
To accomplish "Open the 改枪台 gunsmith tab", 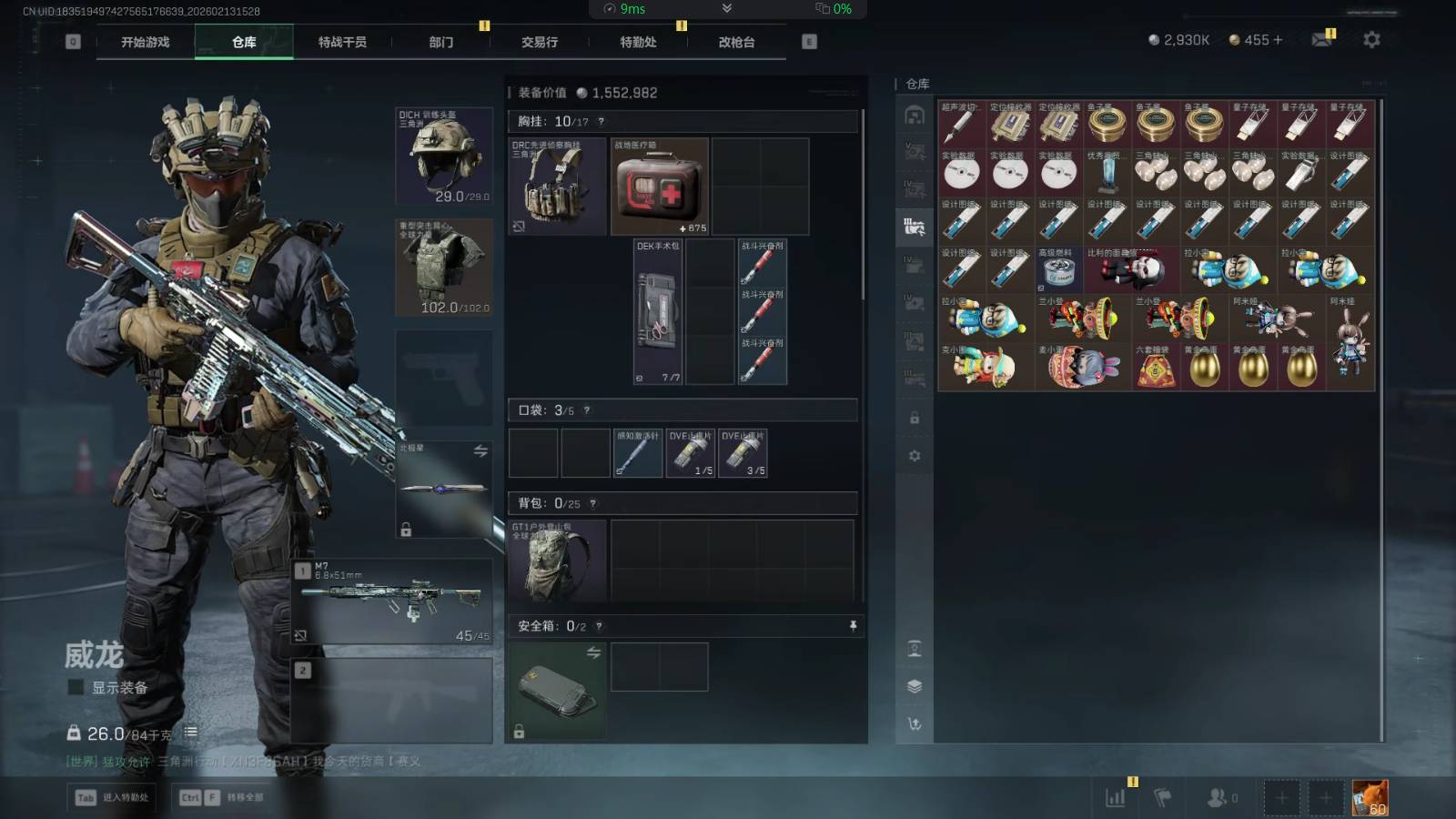I will point(736,42).
